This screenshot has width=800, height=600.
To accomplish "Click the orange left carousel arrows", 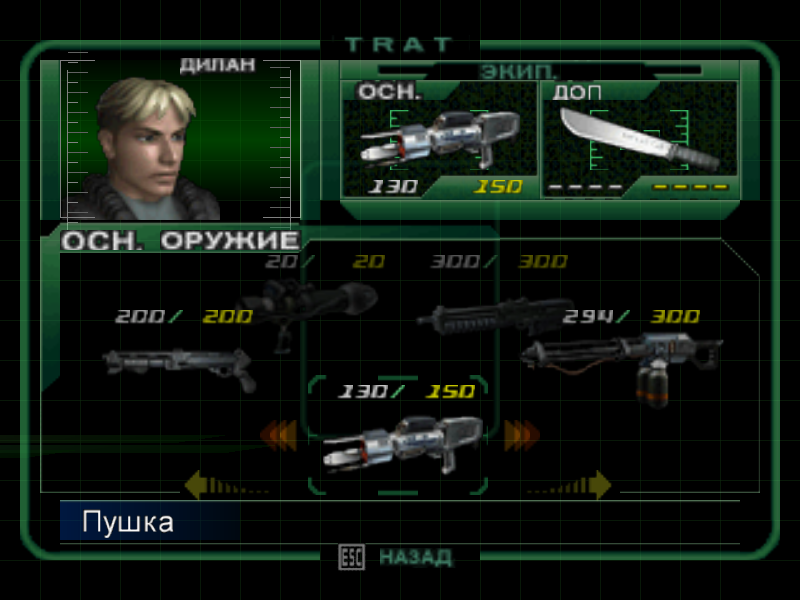I will pos(278,435).
